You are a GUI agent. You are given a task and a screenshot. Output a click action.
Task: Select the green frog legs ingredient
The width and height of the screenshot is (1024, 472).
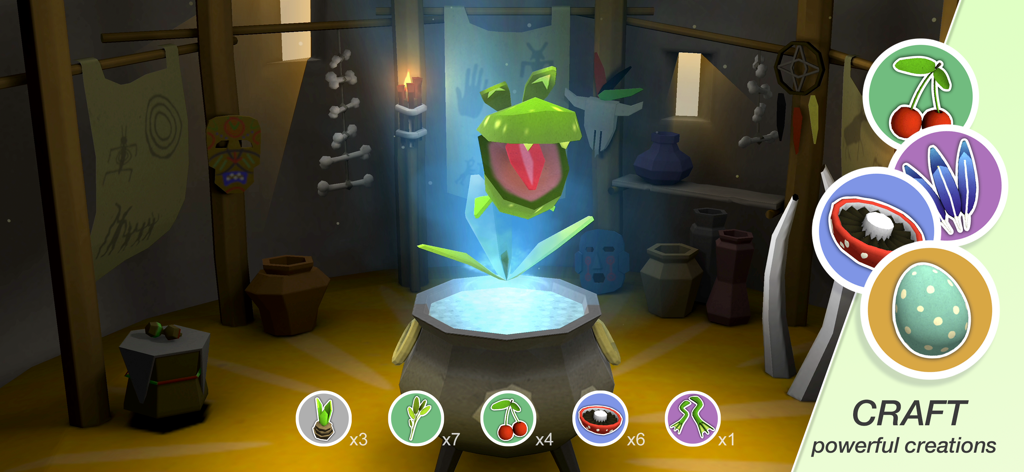[692, 418]
